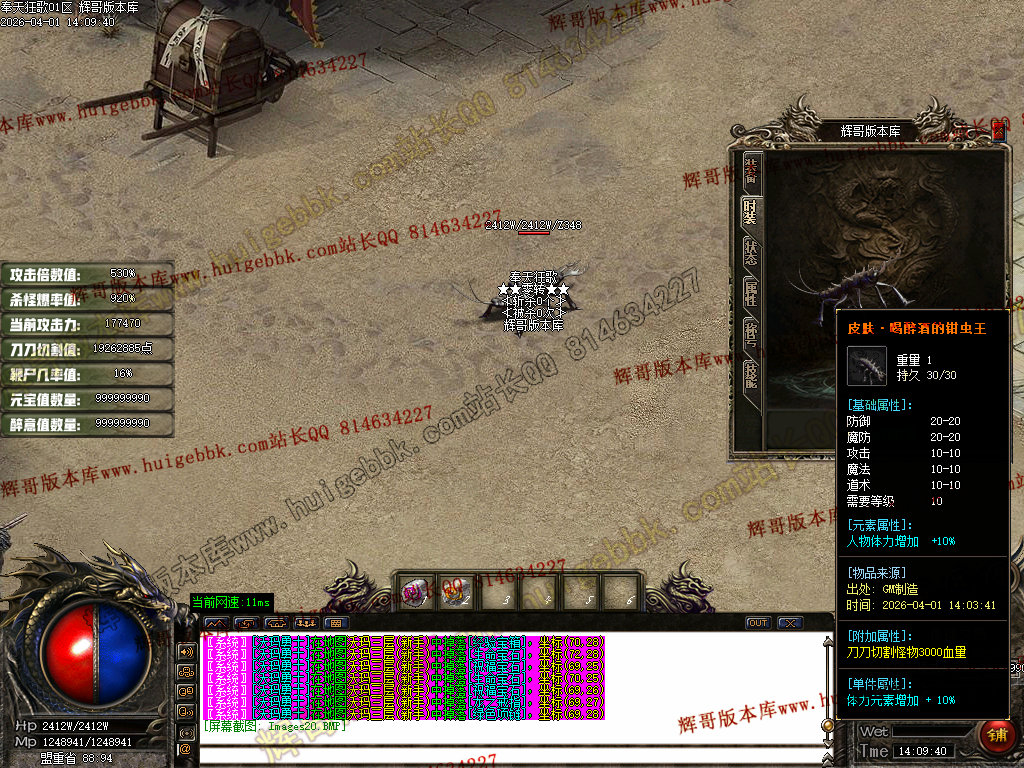Close the 辉哥版本库 character panel
This screenshot has height=768, width=1024.
tap(998, 131)
